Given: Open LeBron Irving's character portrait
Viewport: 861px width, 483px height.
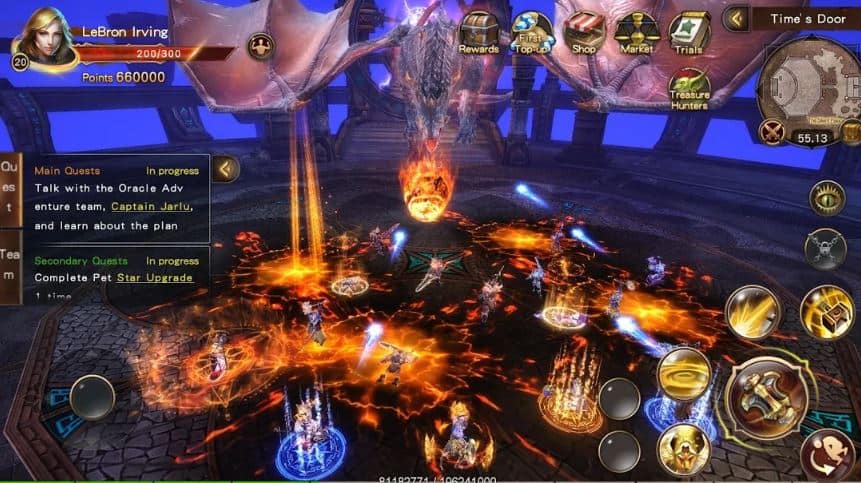Looking at the screenshot, I should [x=48, y=38].
